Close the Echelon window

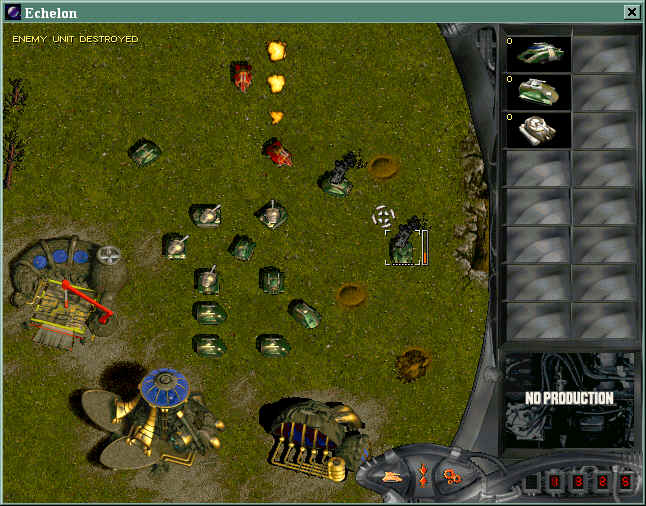631,12
